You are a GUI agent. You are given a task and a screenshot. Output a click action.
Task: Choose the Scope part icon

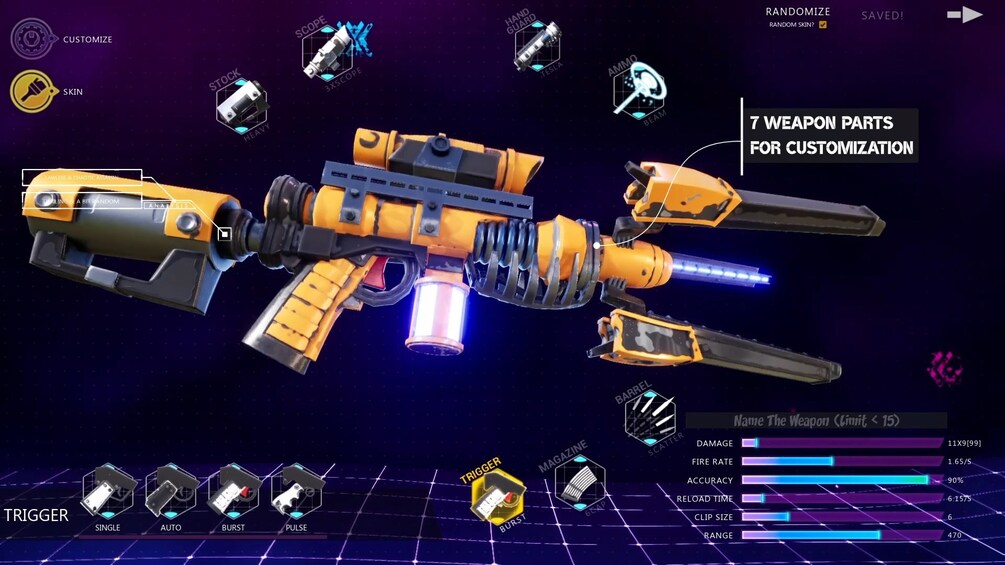tap(325, 49)
